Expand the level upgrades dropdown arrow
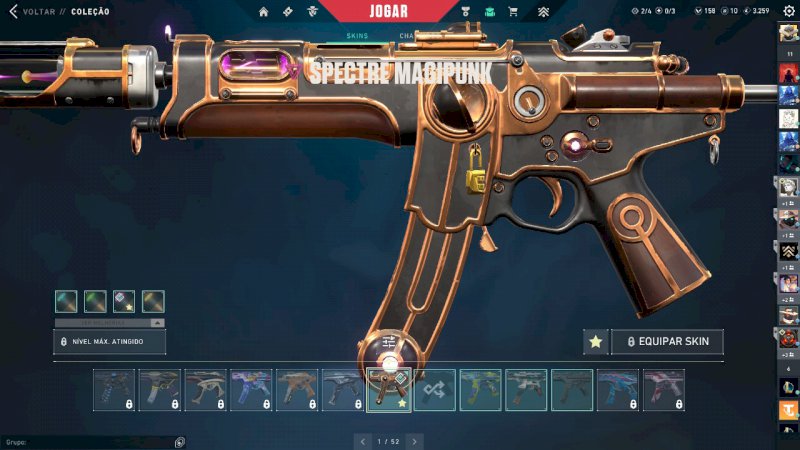Screen dimensions: 800x450 (x=156, y=323)
